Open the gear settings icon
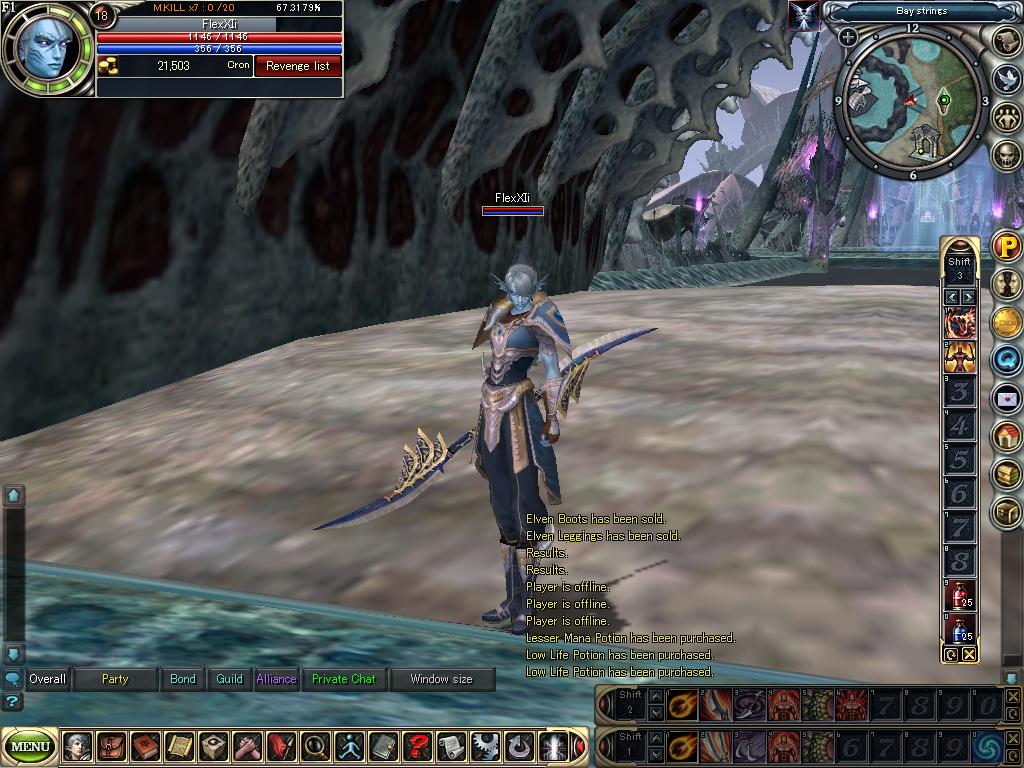1024x768 pixels. pyautogui.click(x=485, y=746)
